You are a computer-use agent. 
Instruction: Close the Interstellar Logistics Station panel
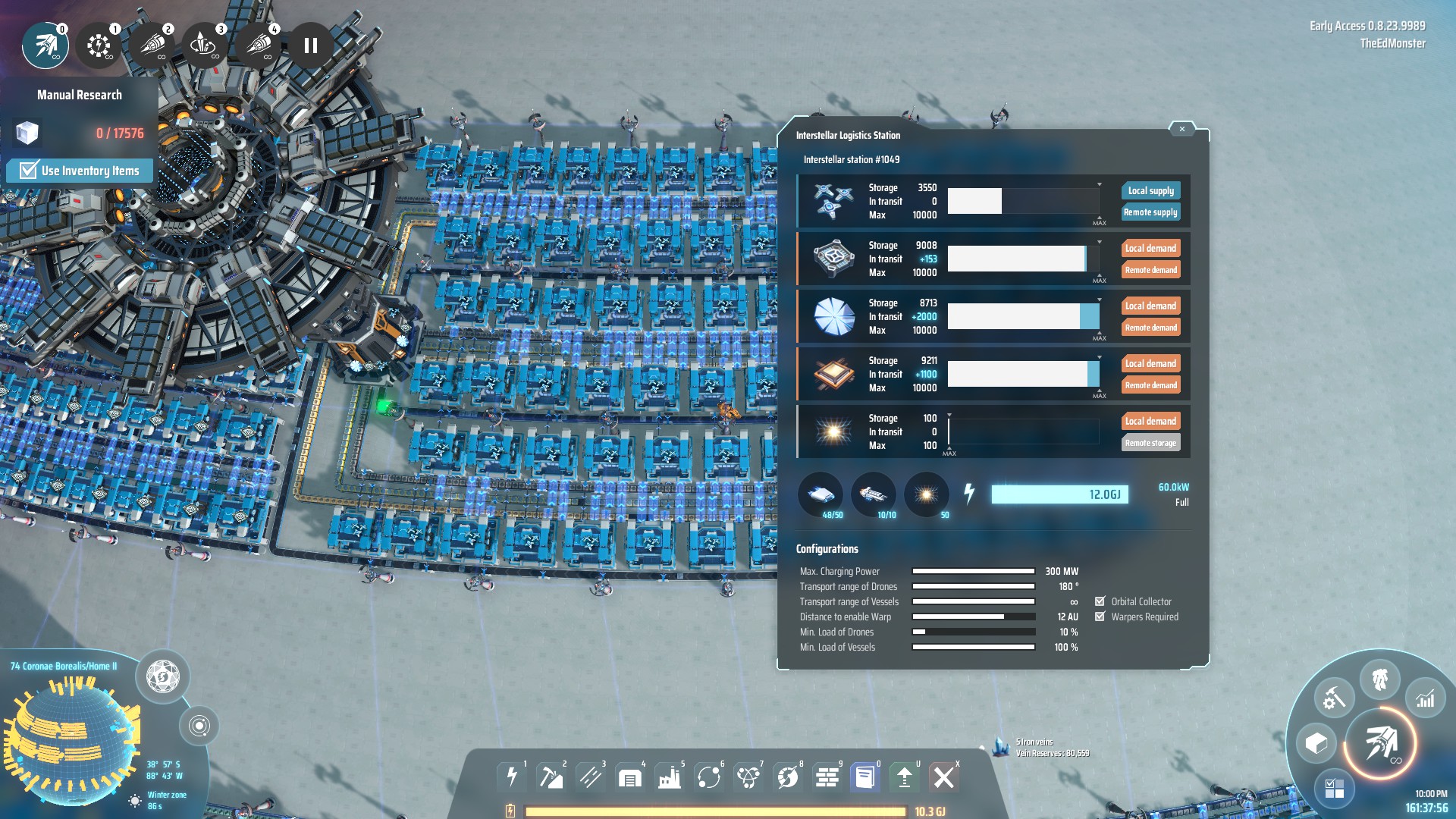click(1181, 129)
